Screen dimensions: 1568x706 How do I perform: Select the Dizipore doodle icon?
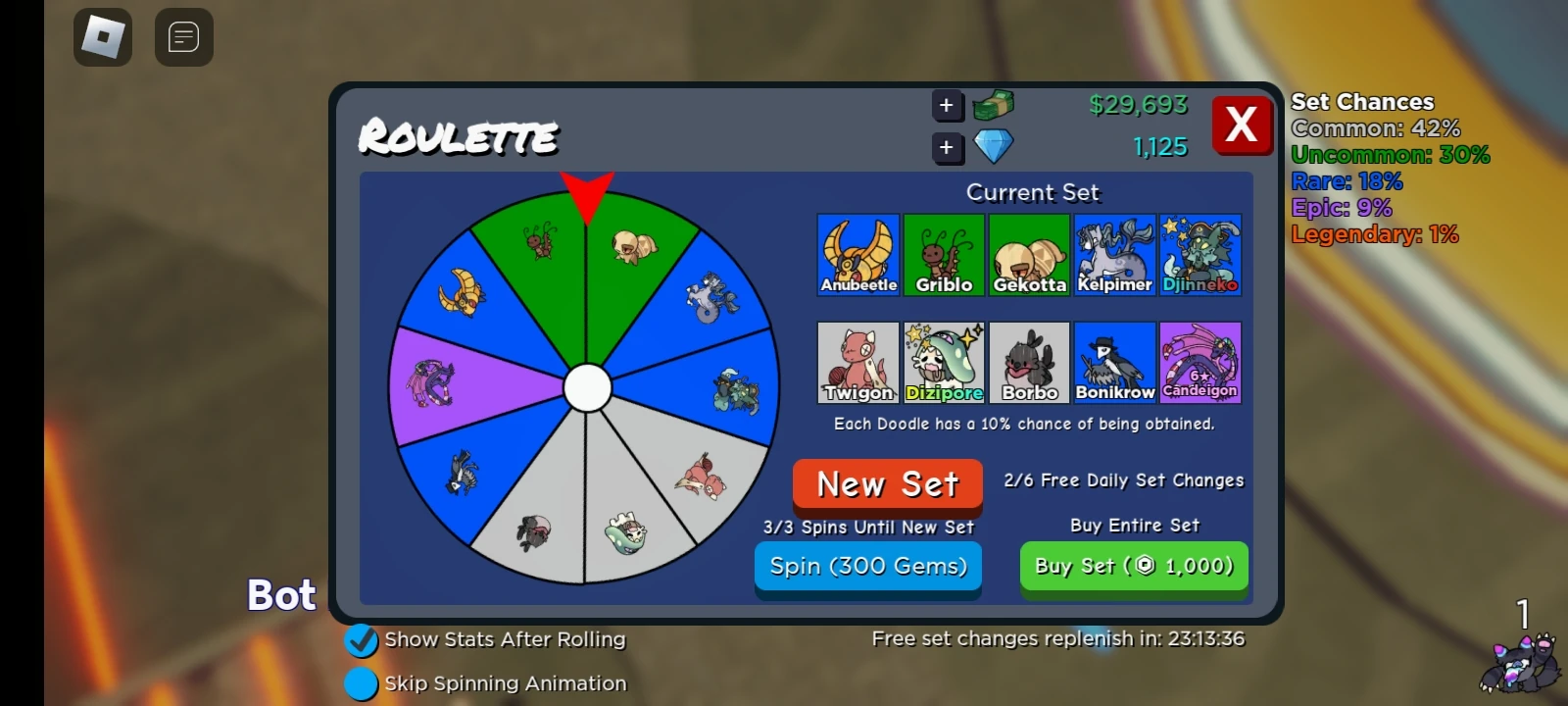click(x=943, y=361)
